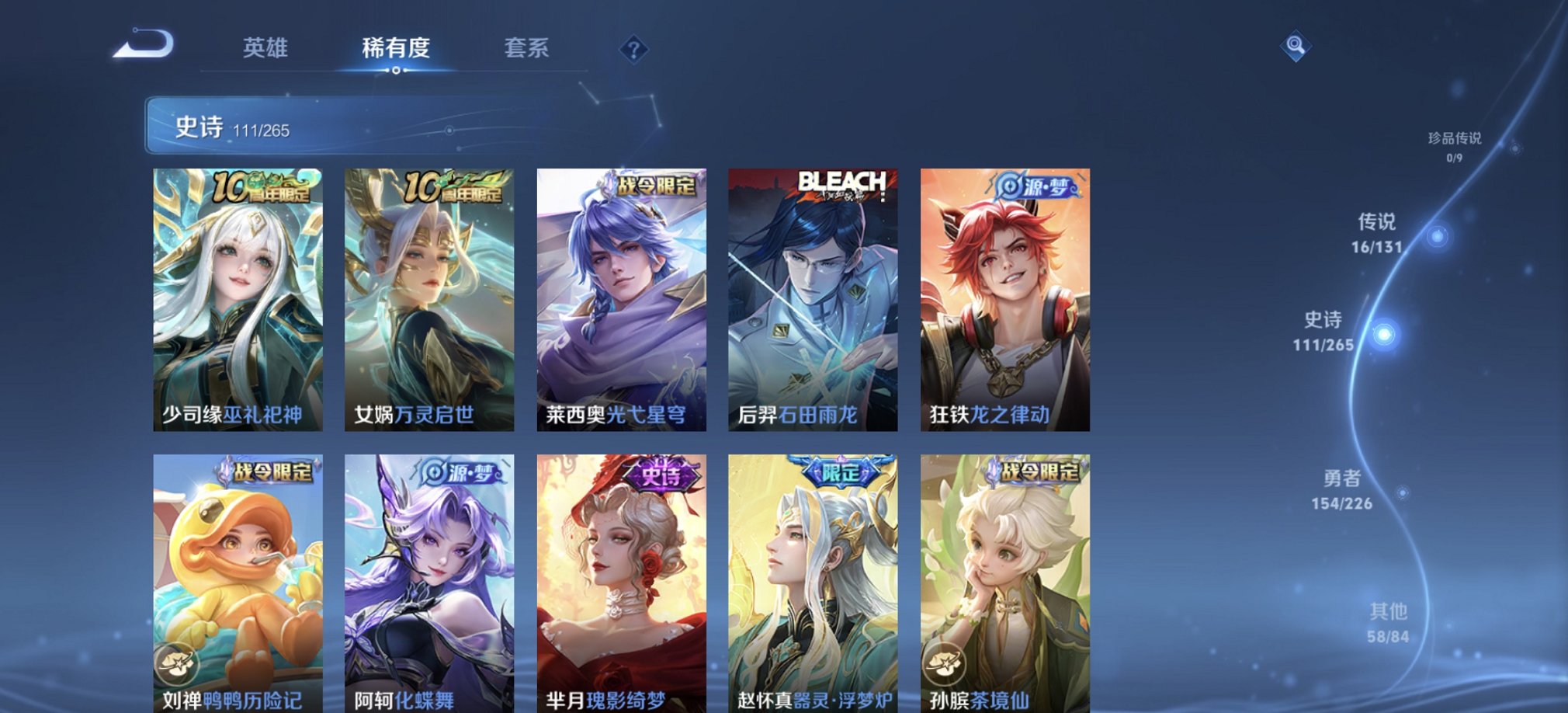This screenshot has width=1568, height=713.
Task: Select the 稀有度 tab
Action: pyautogui.click(x=397, y=48)
